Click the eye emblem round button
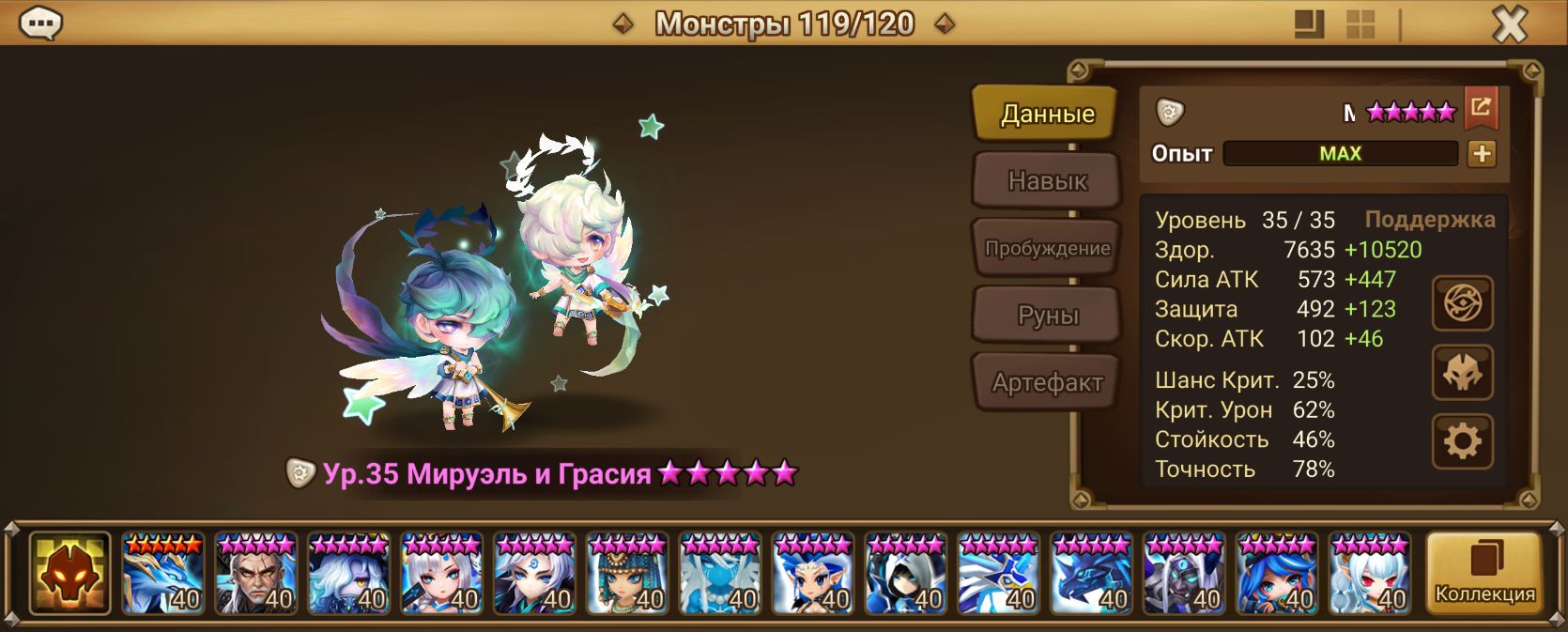 point(1462,303)
